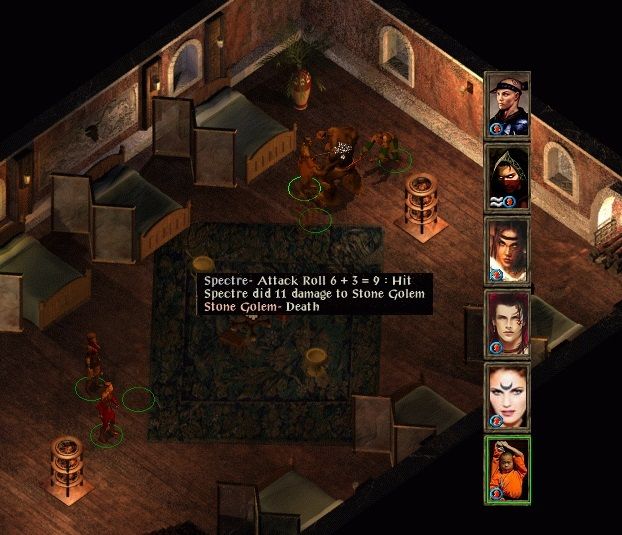Select the portrait of the headband-wearing fighter

(507, 104)
